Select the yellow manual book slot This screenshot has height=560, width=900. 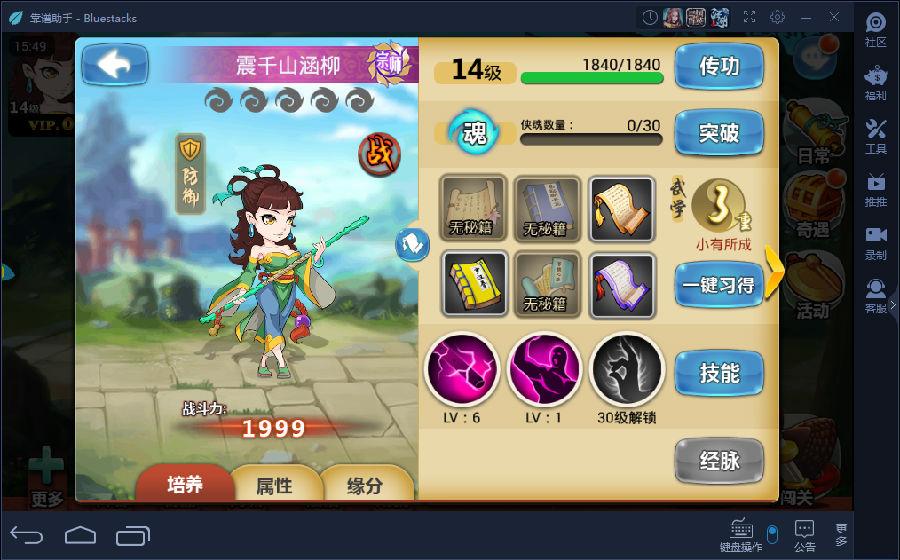[475, 284]
